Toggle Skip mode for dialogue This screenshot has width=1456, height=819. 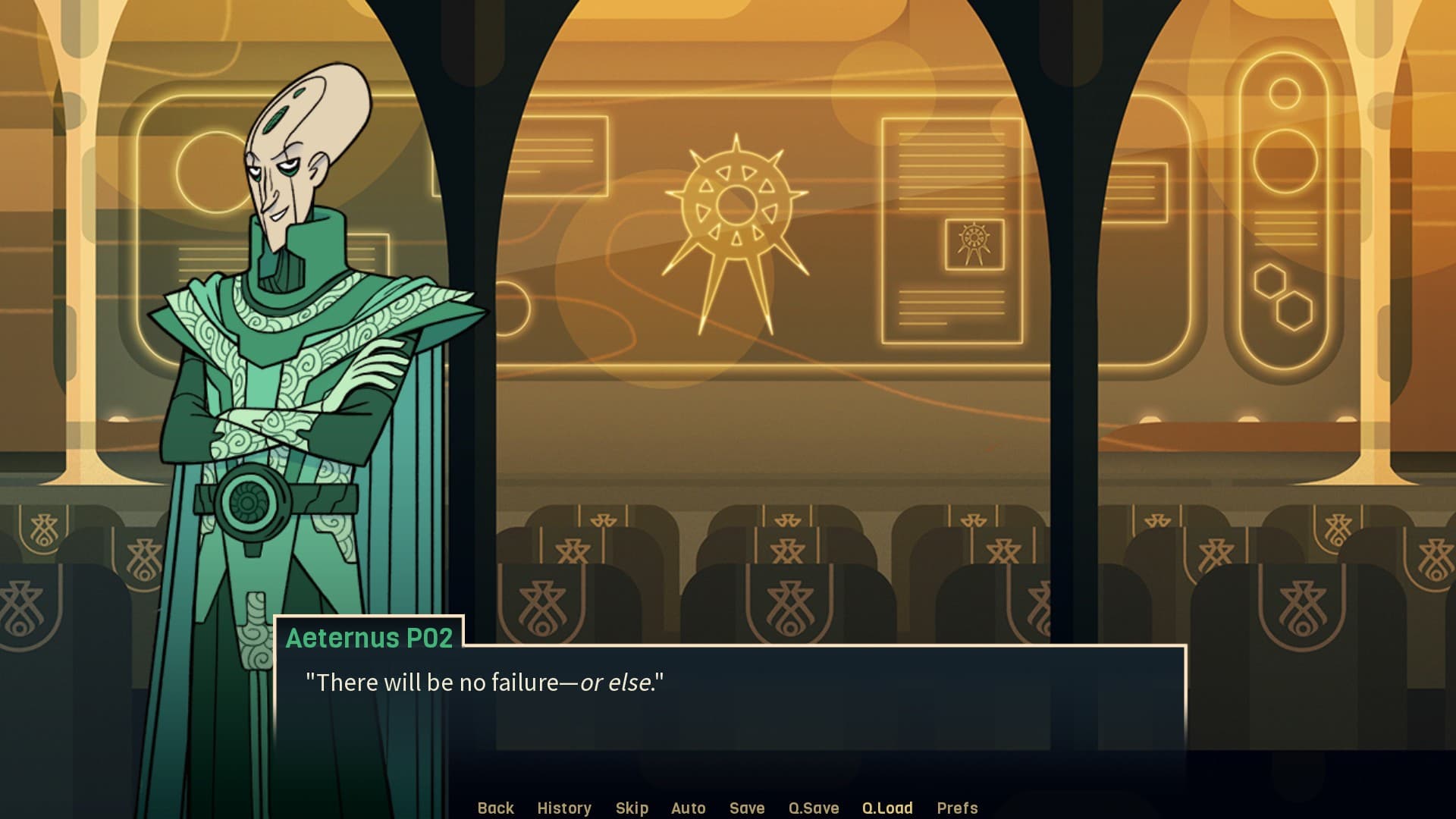[x=632, y=808]
